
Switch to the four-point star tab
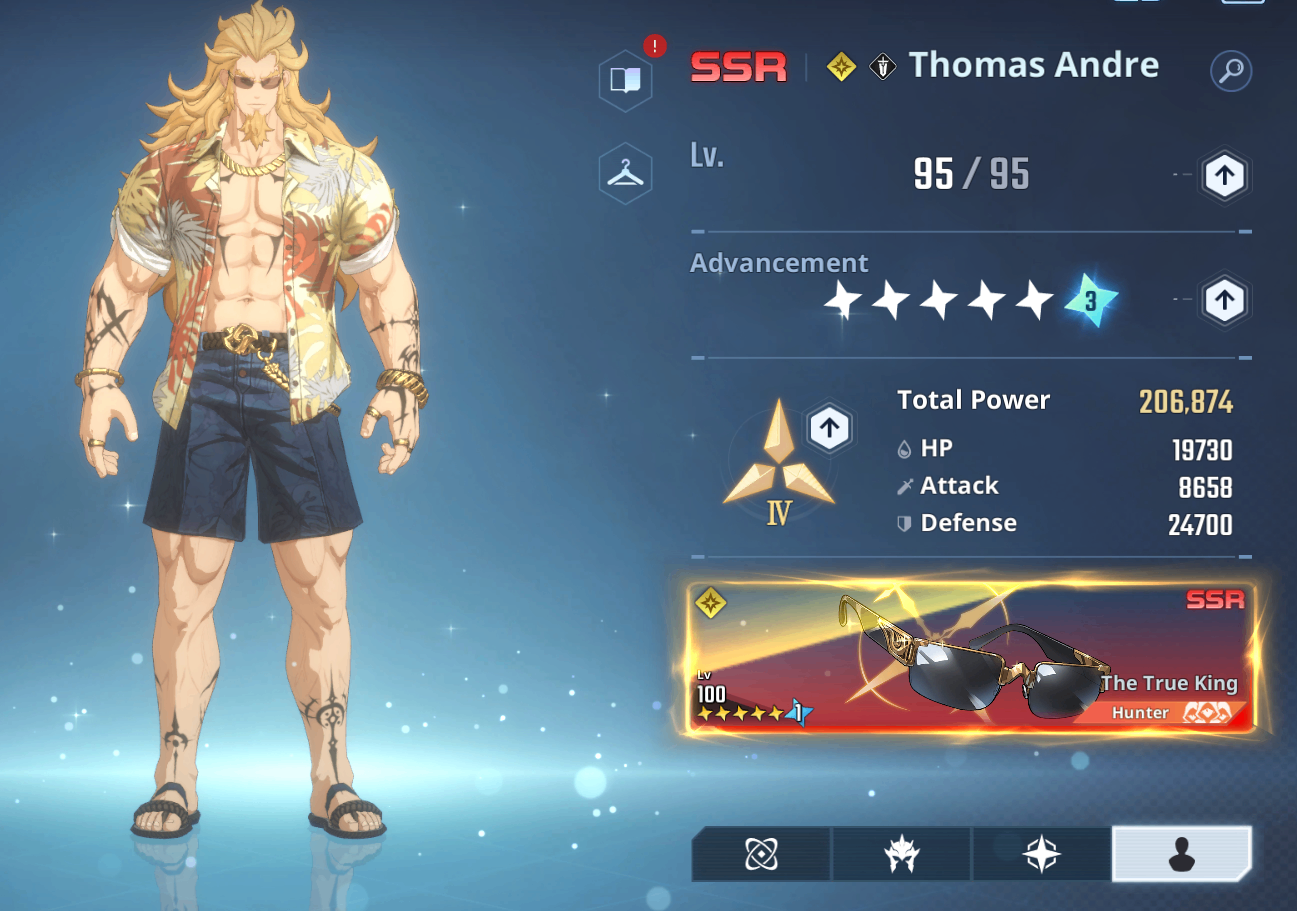(1041, 855)
